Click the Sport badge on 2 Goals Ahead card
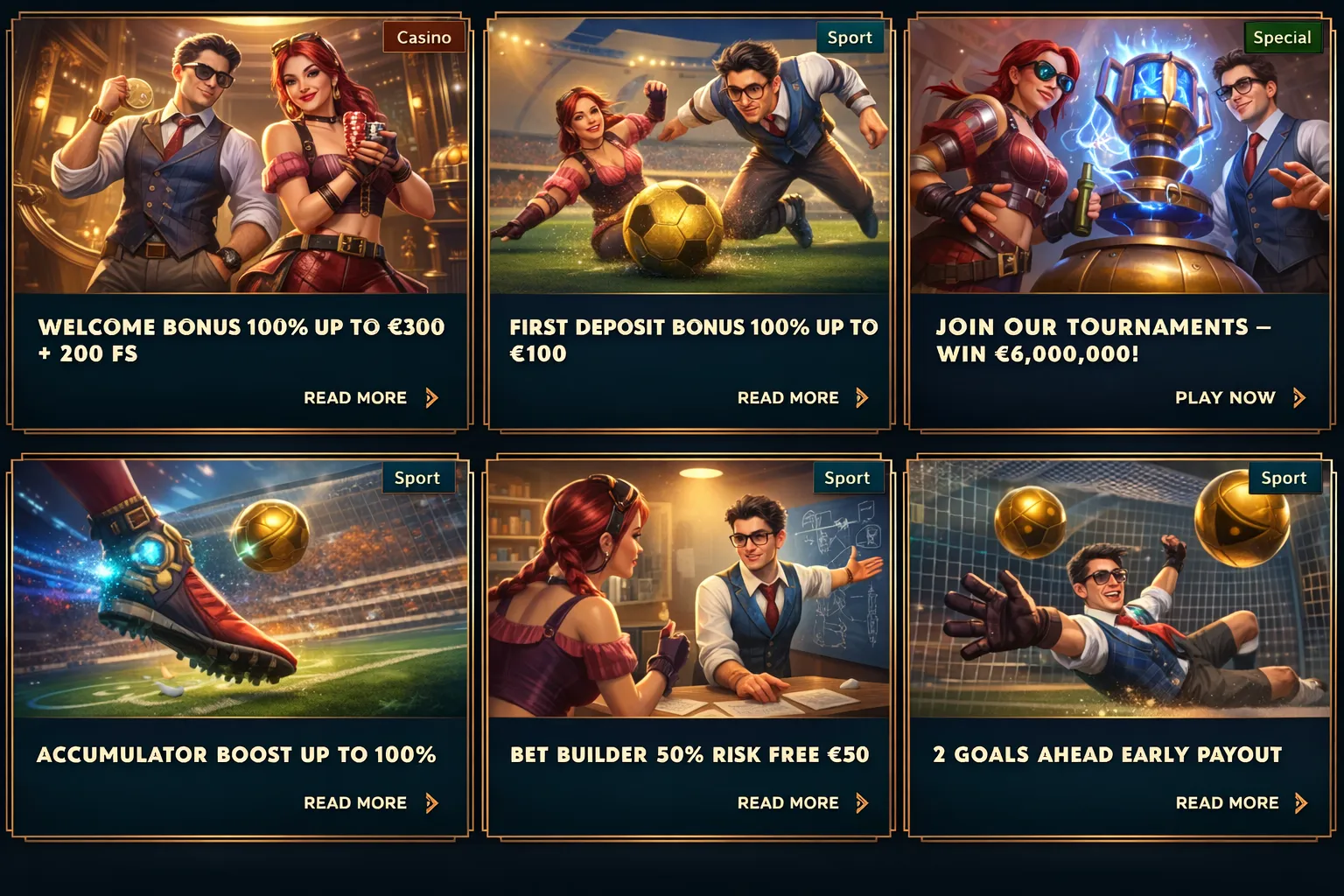This screenshot has width=1344, height=896. click(1284, 478)
